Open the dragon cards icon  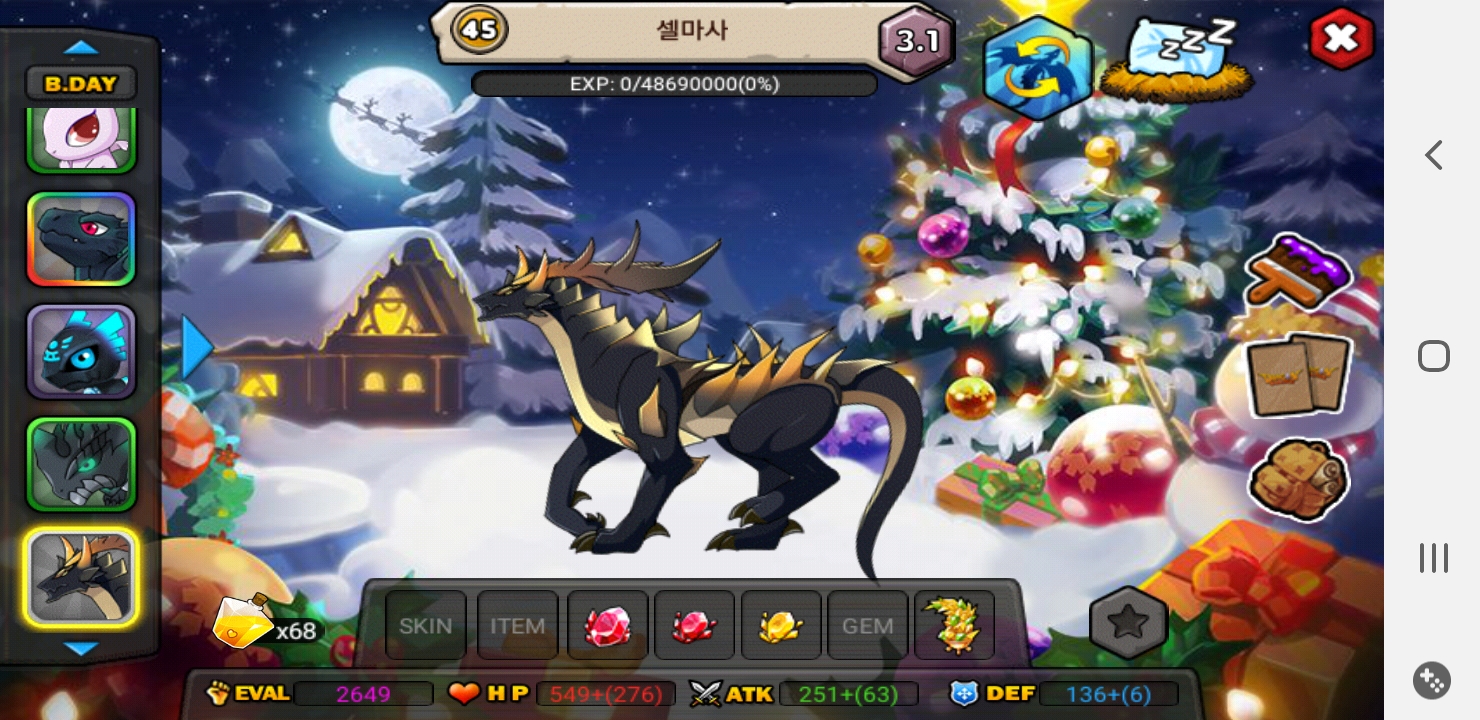click(x=1299, y=376)
